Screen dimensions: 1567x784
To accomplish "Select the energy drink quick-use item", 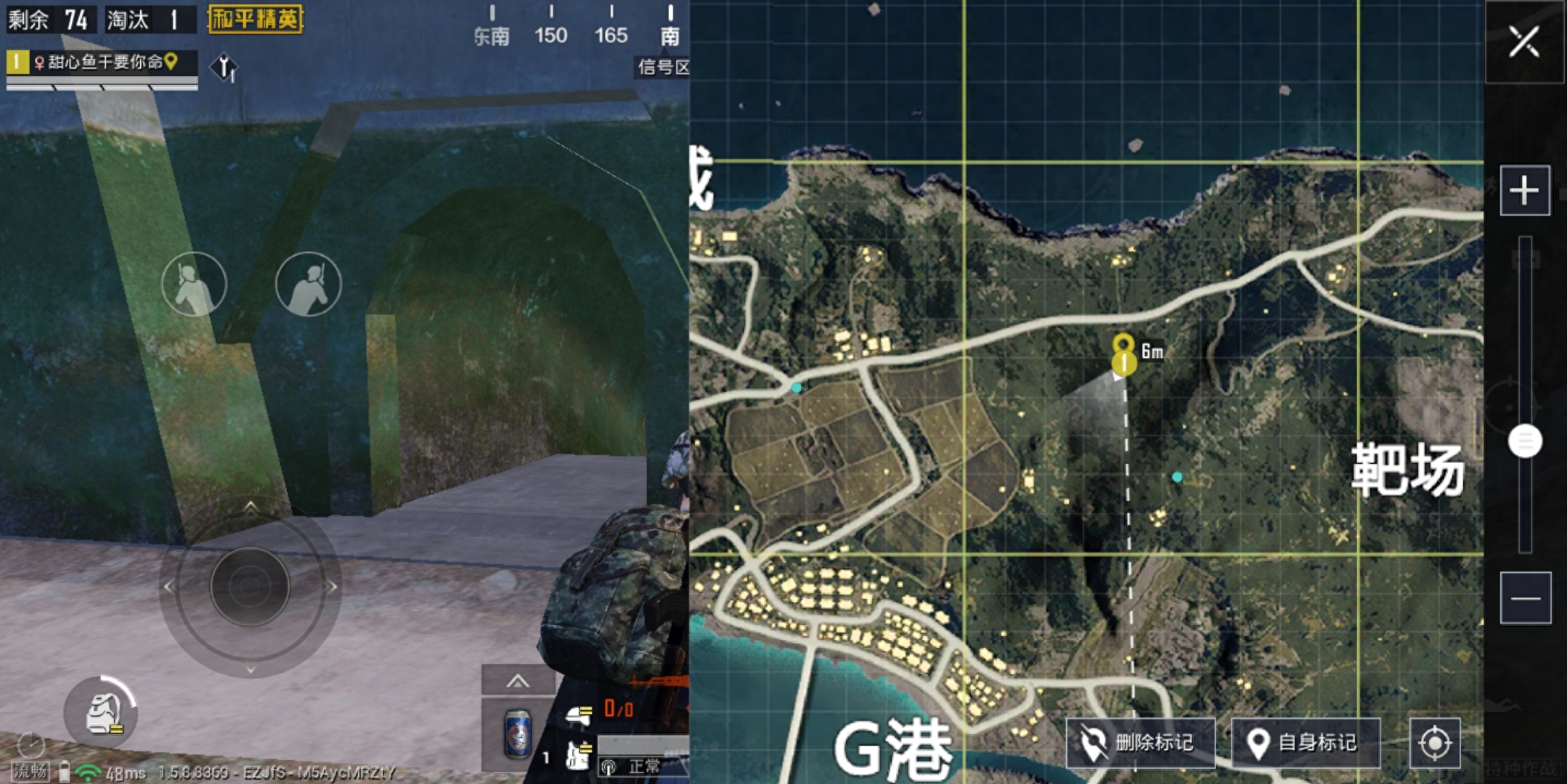I will 518,735.
